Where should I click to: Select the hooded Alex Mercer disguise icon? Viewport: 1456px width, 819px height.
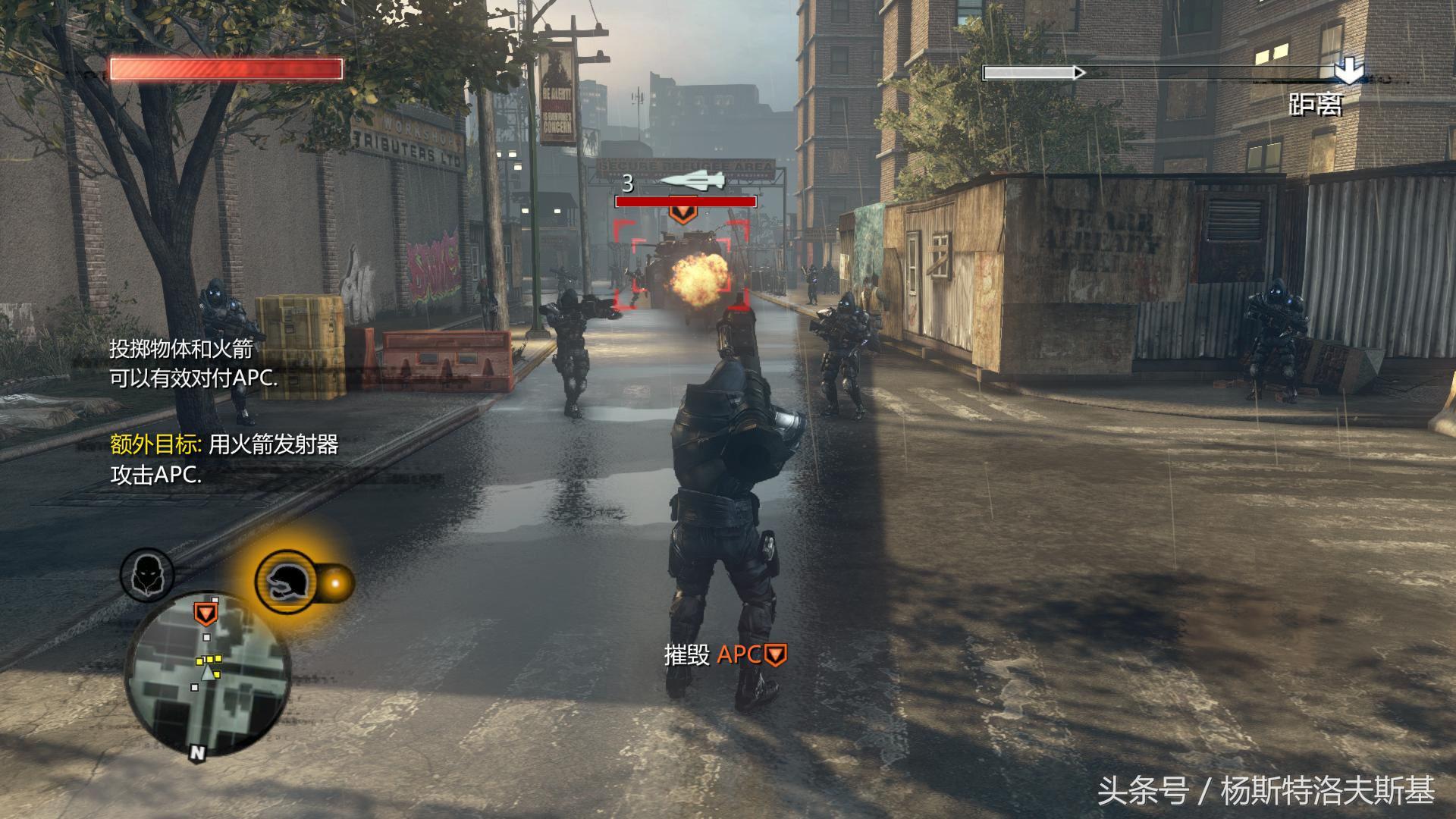[147, 576]
